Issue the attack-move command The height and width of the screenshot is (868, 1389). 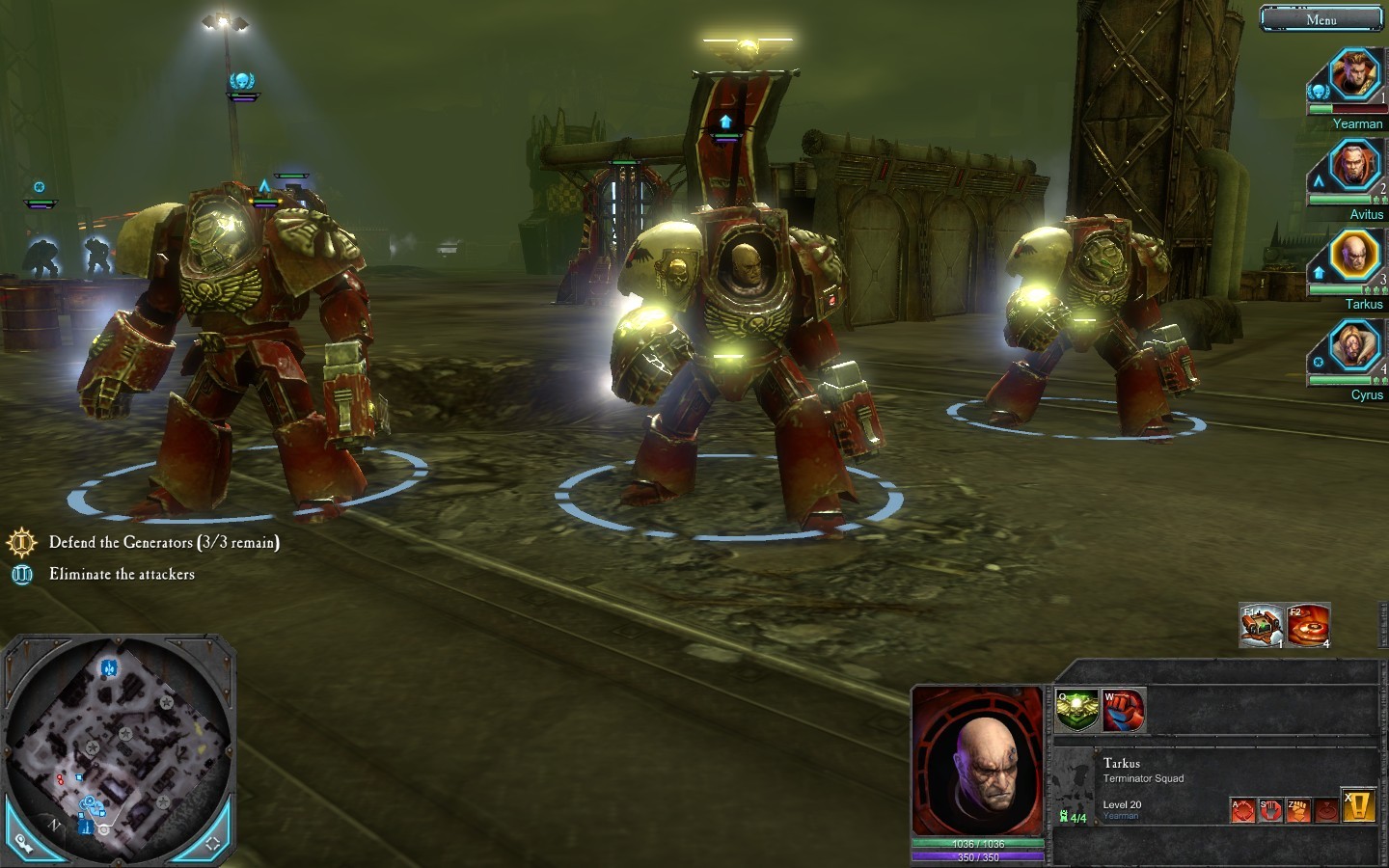(x=1244, y=809)
